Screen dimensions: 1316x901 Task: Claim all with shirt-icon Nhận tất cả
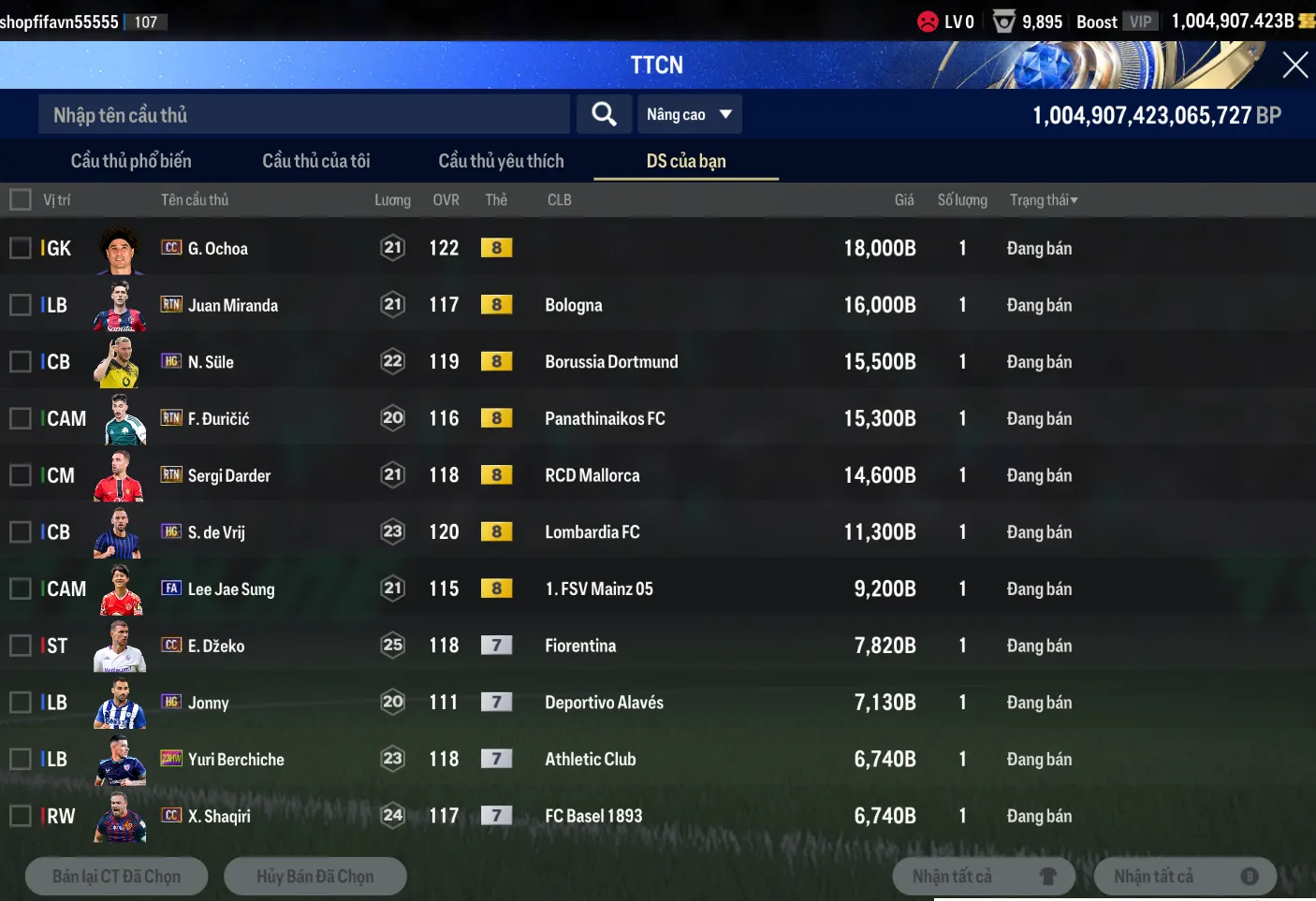pyautogui.click(x=983, y=877)
